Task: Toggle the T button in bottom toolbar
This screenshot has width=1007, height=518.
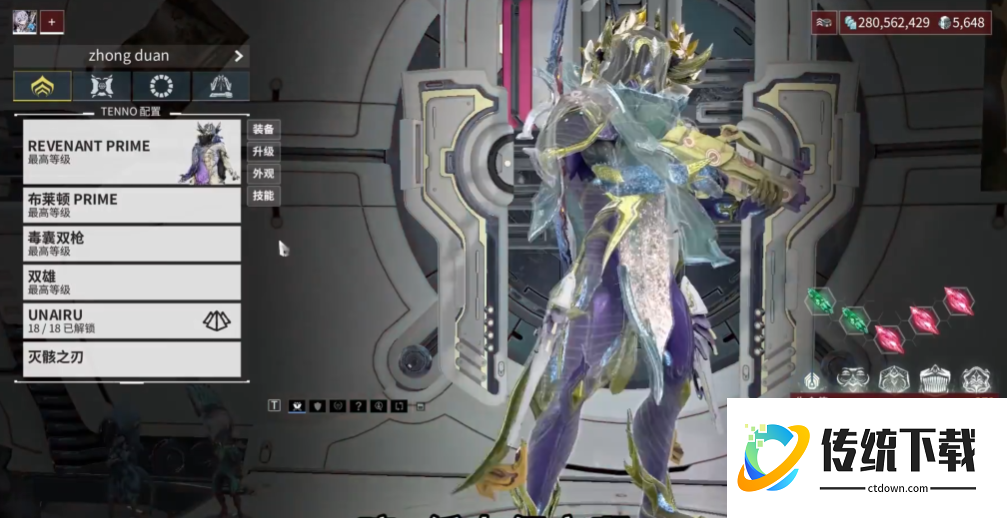Action: point(274,406)
